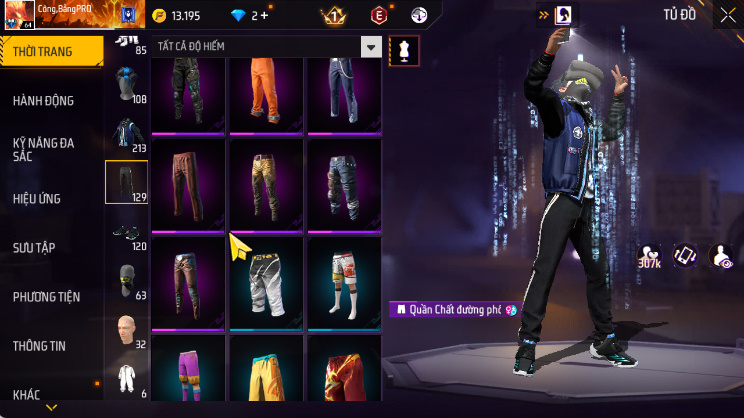Go to the Hiệu Ứng tab
744x418 pixels.
coord(38,199)
